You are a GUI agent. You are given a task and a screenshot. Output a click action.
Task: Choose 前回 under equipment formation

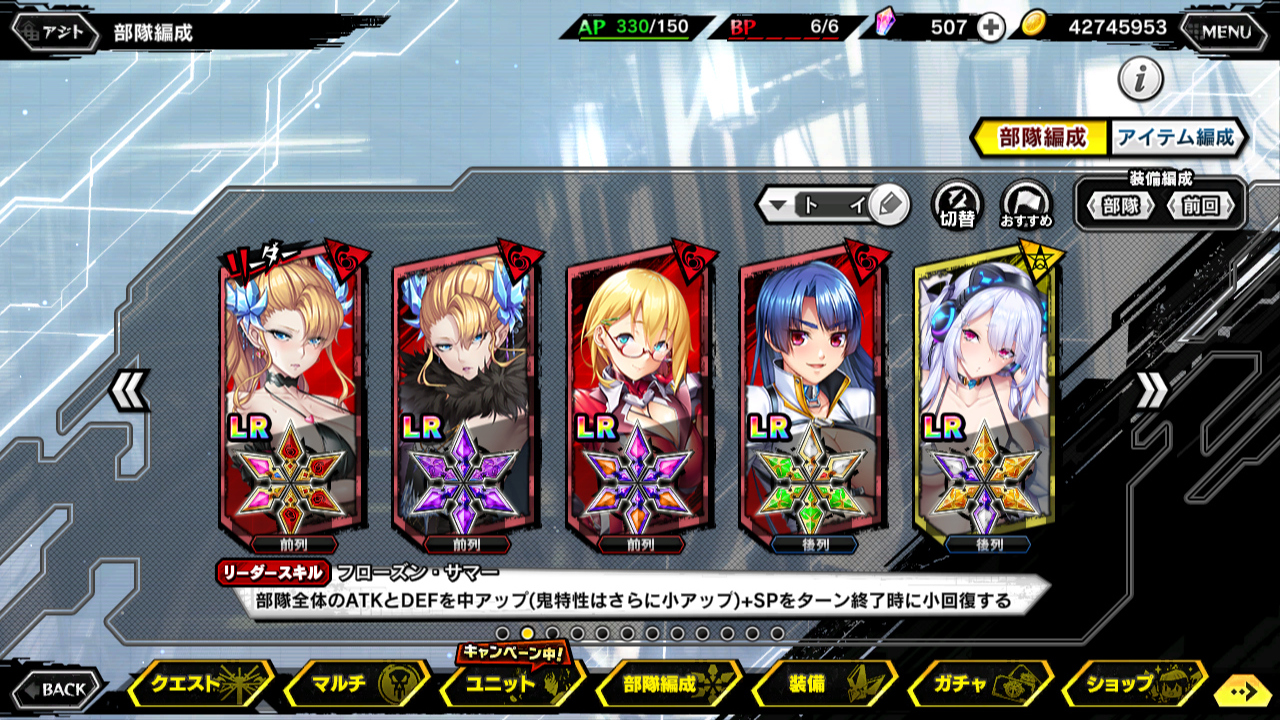1200,207
